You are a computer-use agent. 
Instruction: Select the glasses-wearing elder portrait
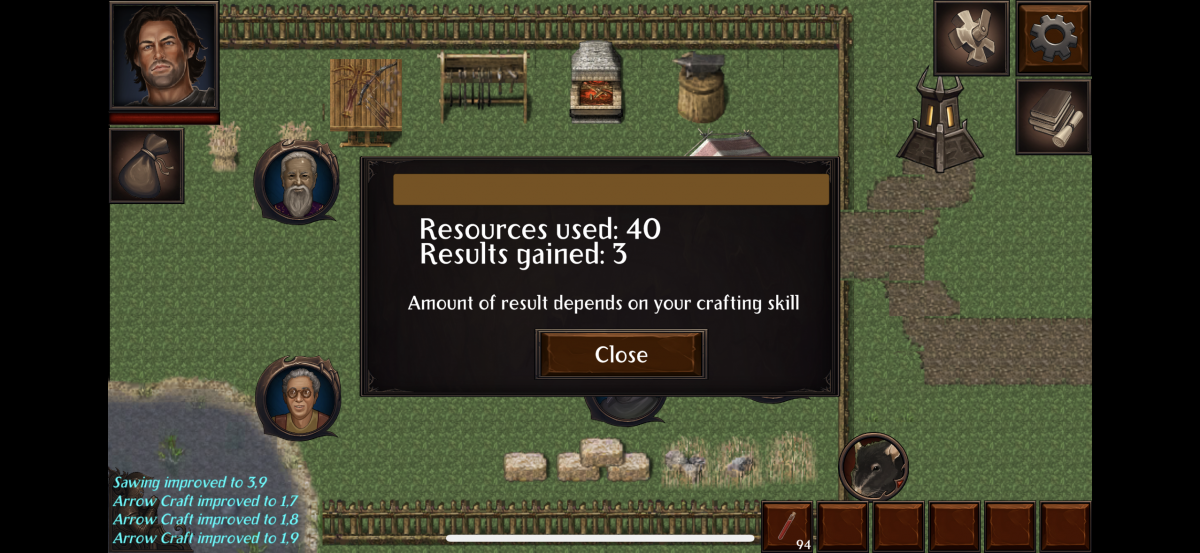tap(297, 399)
